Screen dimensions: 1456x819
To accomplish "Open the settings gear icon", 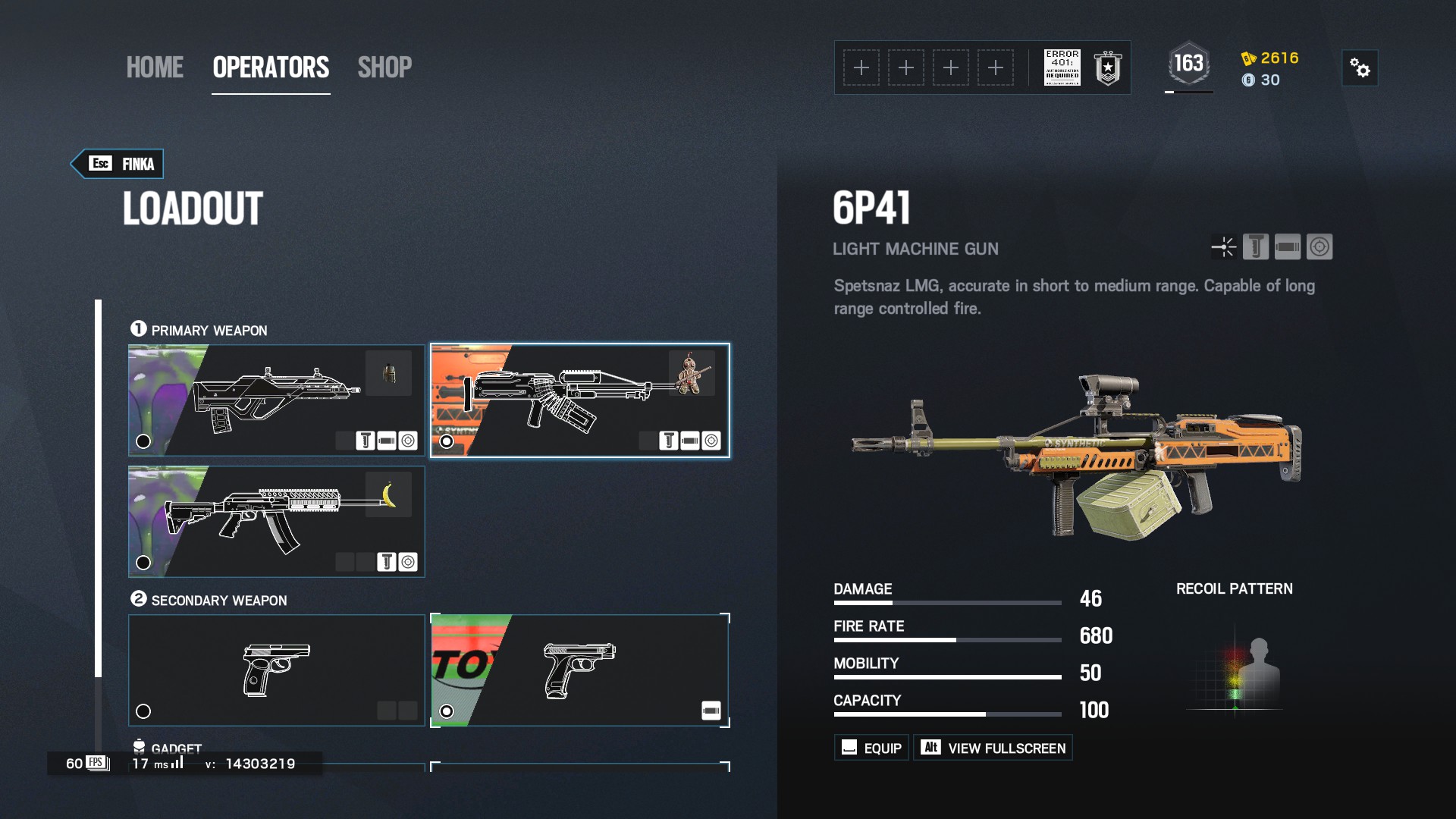I will pos(1360,68).
